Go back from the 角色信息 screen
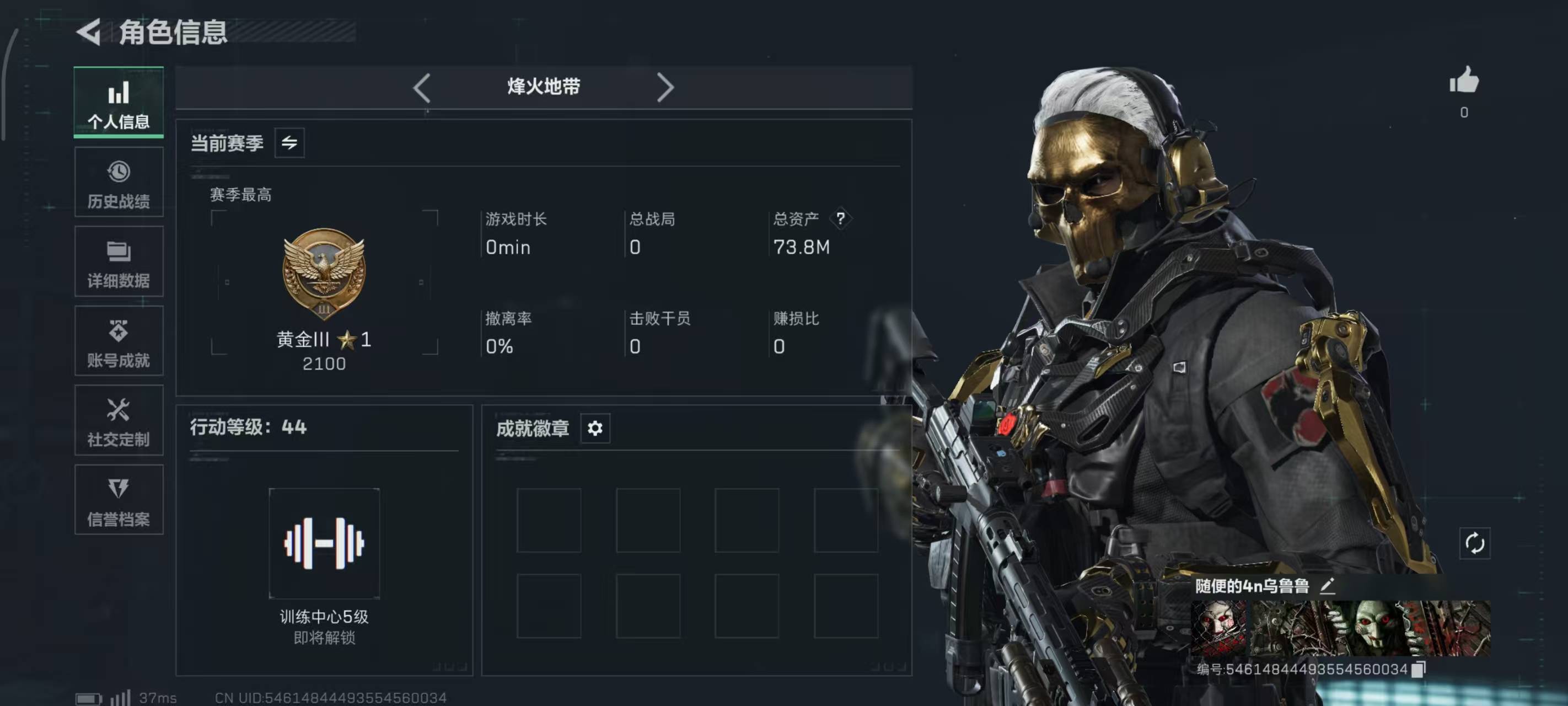The image size is (1568, 706). [x=89, y=31]
